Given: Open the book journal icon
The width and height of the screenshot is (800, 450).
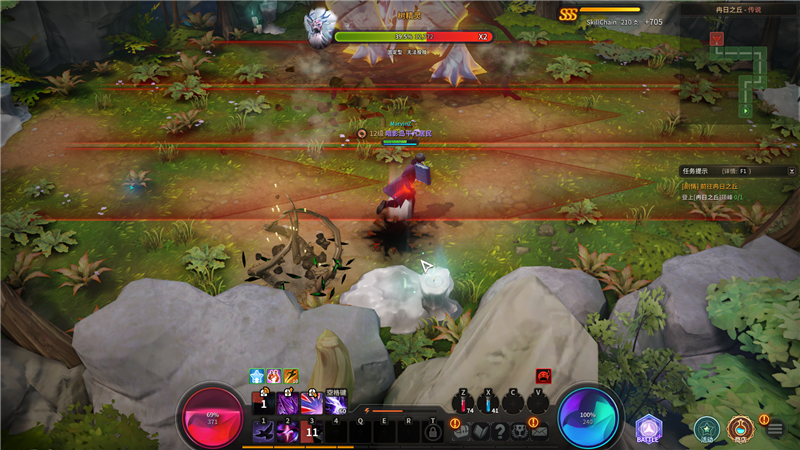Looking at the screenshot, I should (x=480, y=431).
